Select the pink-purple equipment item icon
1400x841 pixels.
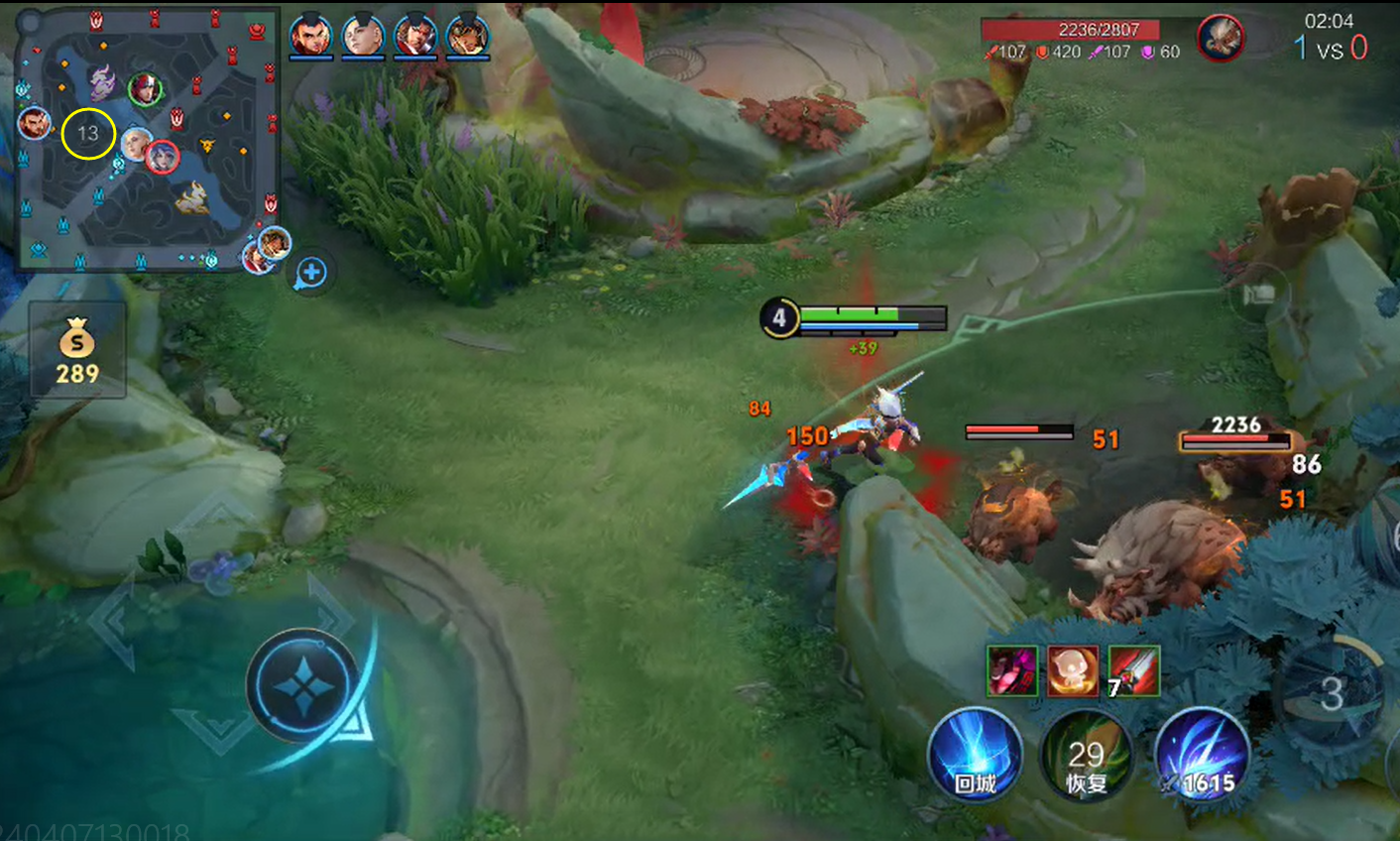[1011, 670]
